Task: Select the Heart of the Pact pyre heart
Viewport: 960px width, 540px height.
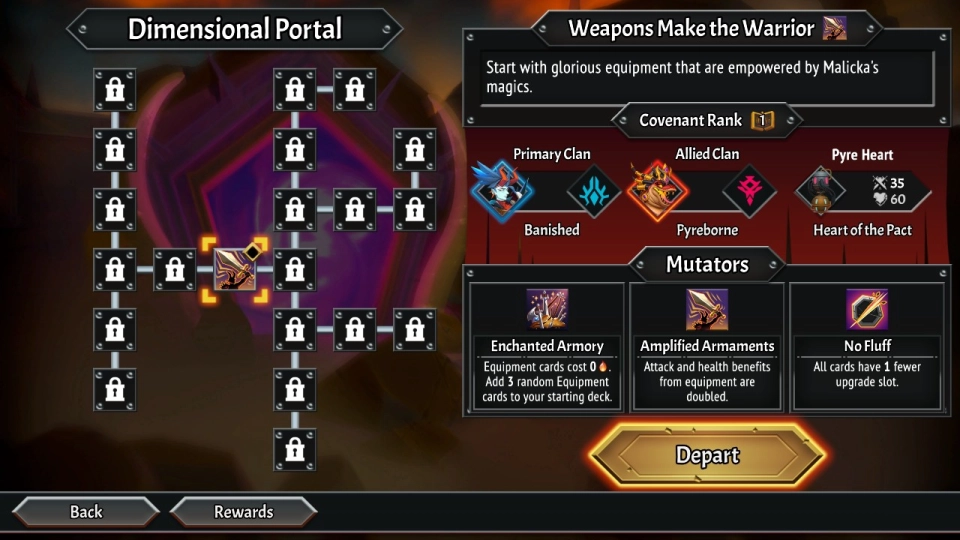Action: (x=820, y=191)
